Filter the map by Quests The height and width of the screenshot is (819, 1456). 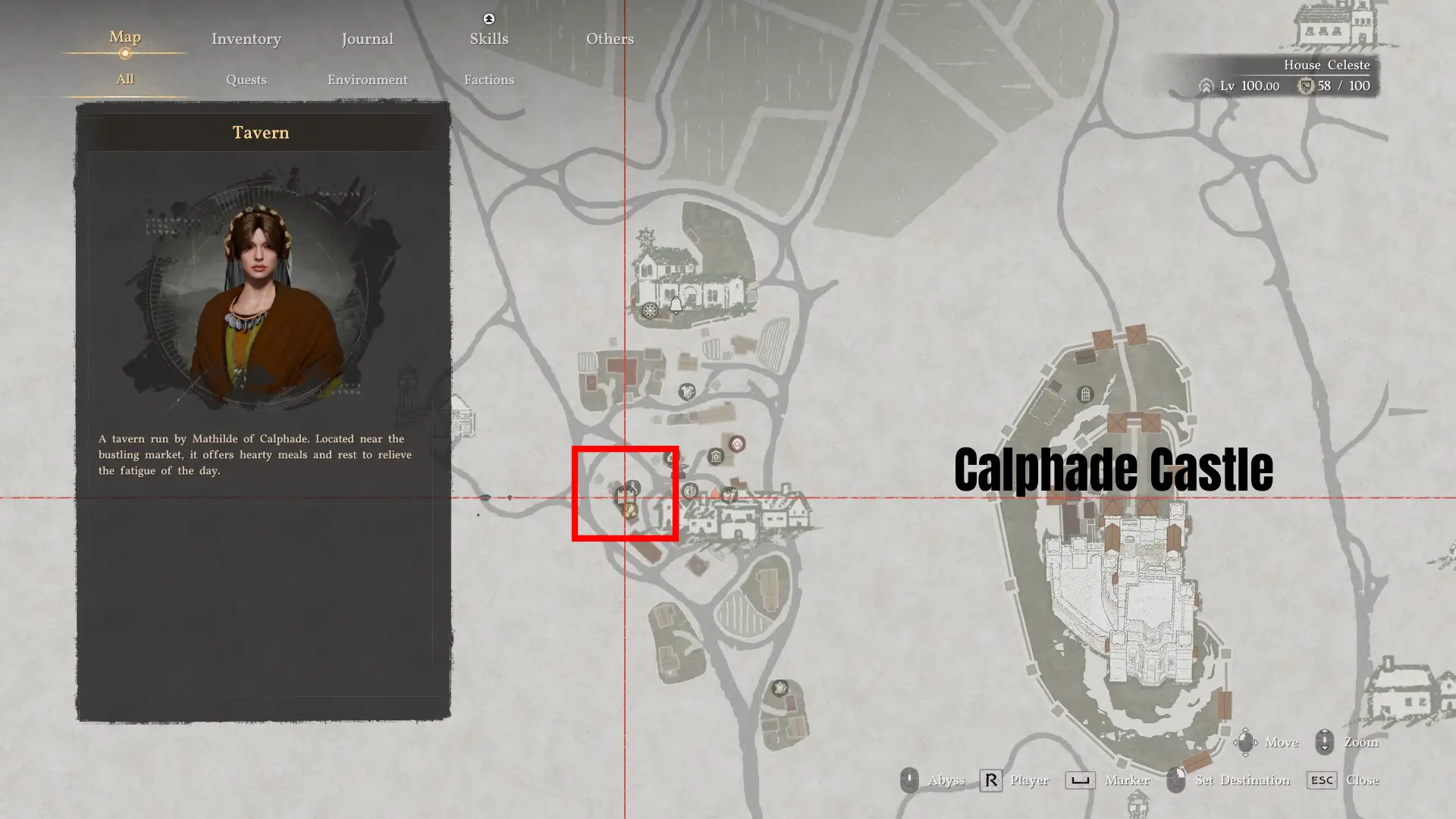(x=246, y=80)
